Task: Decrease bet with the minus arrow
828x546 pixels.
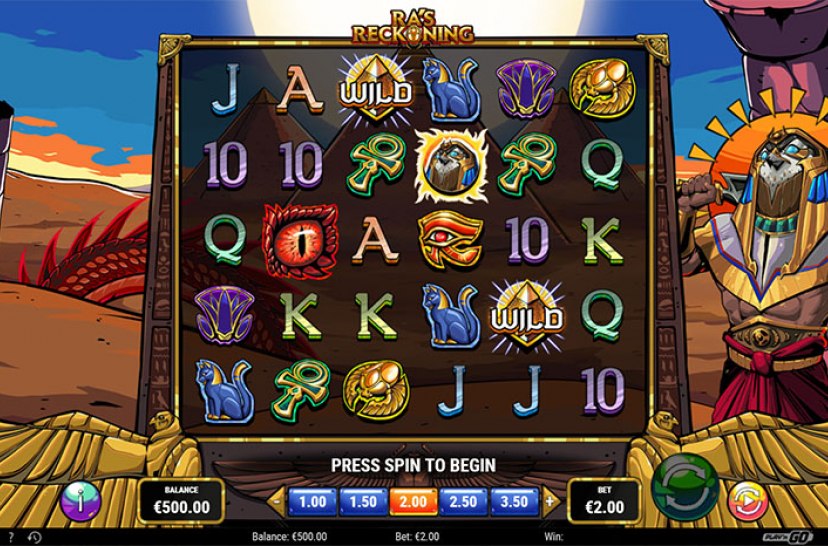Action: 279,501
